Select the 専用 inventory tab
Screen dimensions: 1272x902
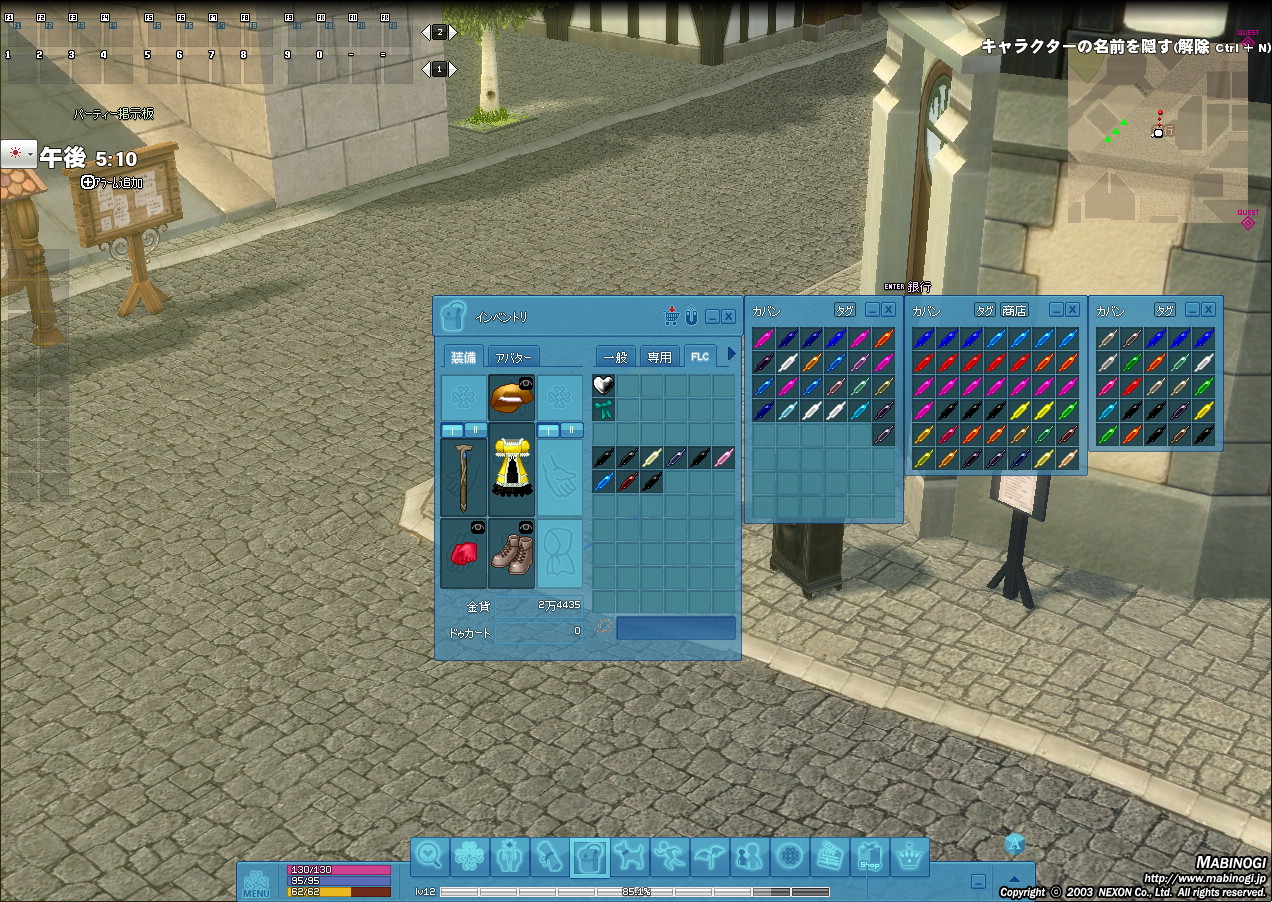(659, 357)
